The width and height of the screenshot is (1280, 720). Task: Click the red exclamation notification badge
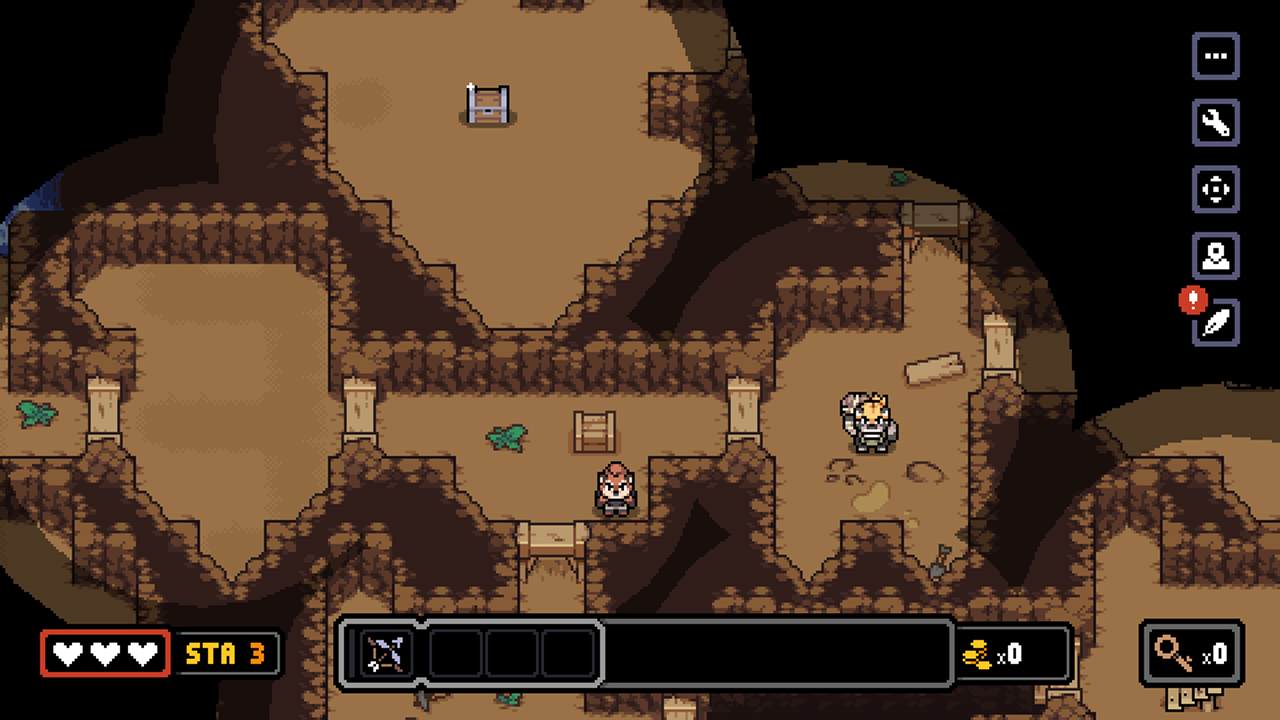point(1192,299)
